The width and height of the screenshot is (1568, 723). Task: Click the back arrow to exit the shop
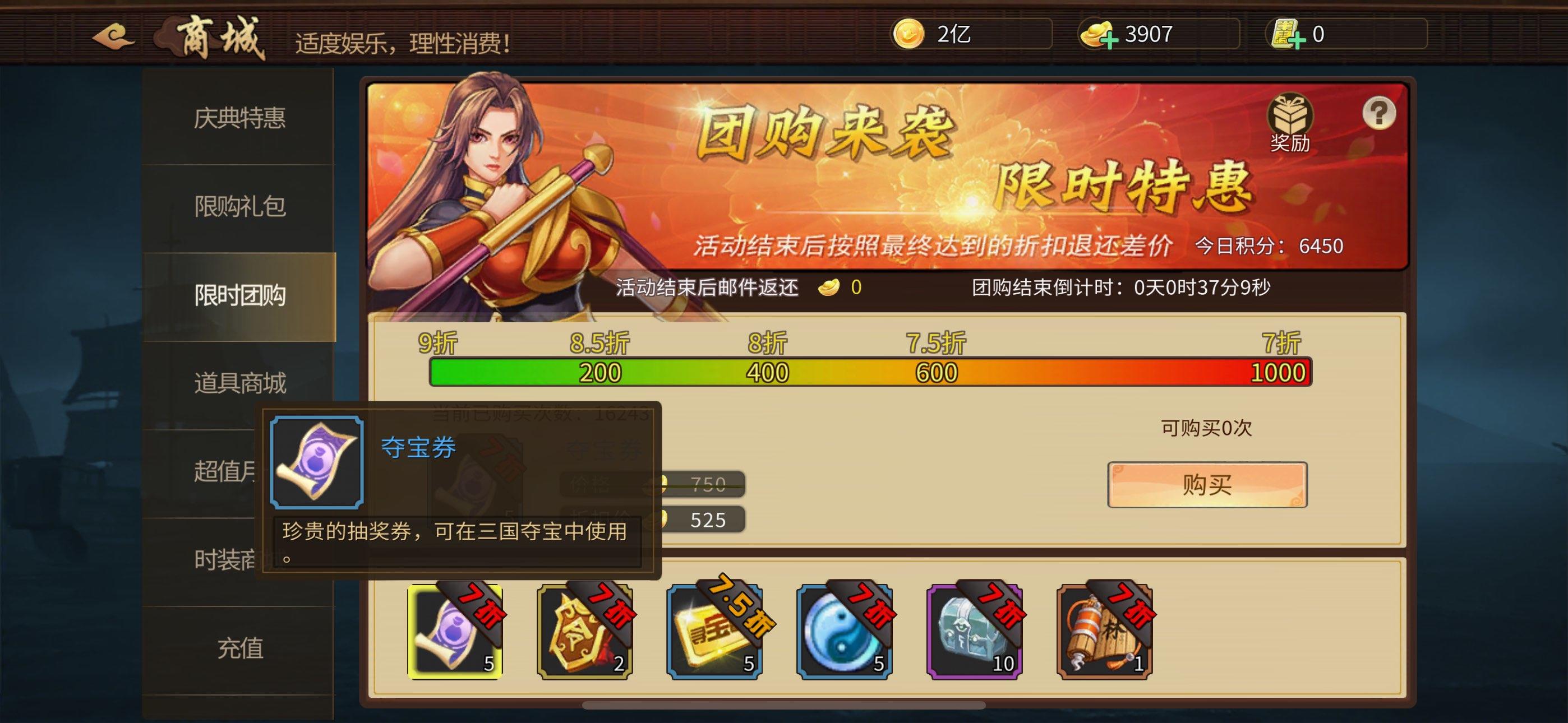pos(113,36)
